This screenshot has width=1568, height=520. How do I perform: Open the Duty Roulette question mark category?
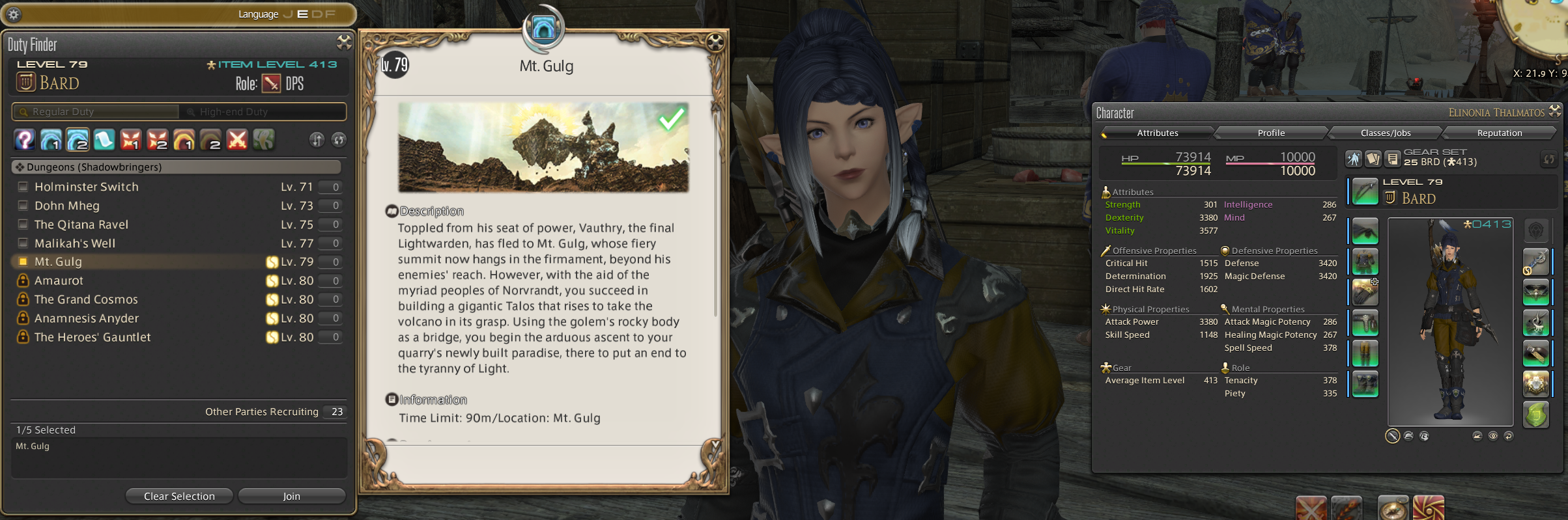click(24, 139)
